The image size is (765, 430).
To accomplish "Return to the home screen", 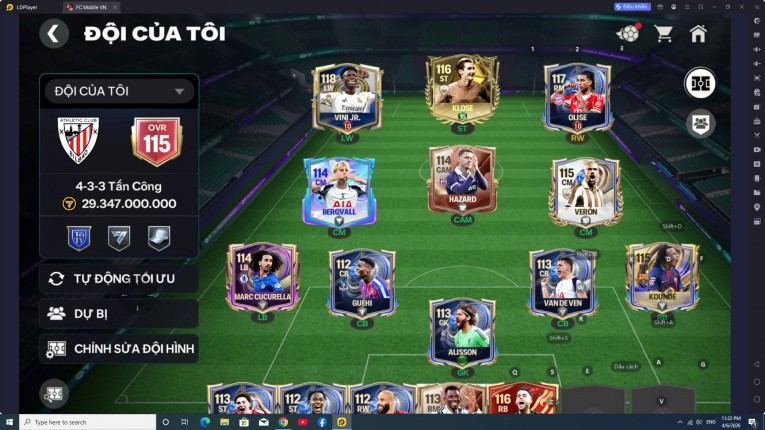I will pyautogui.click(x=698, y=33).
